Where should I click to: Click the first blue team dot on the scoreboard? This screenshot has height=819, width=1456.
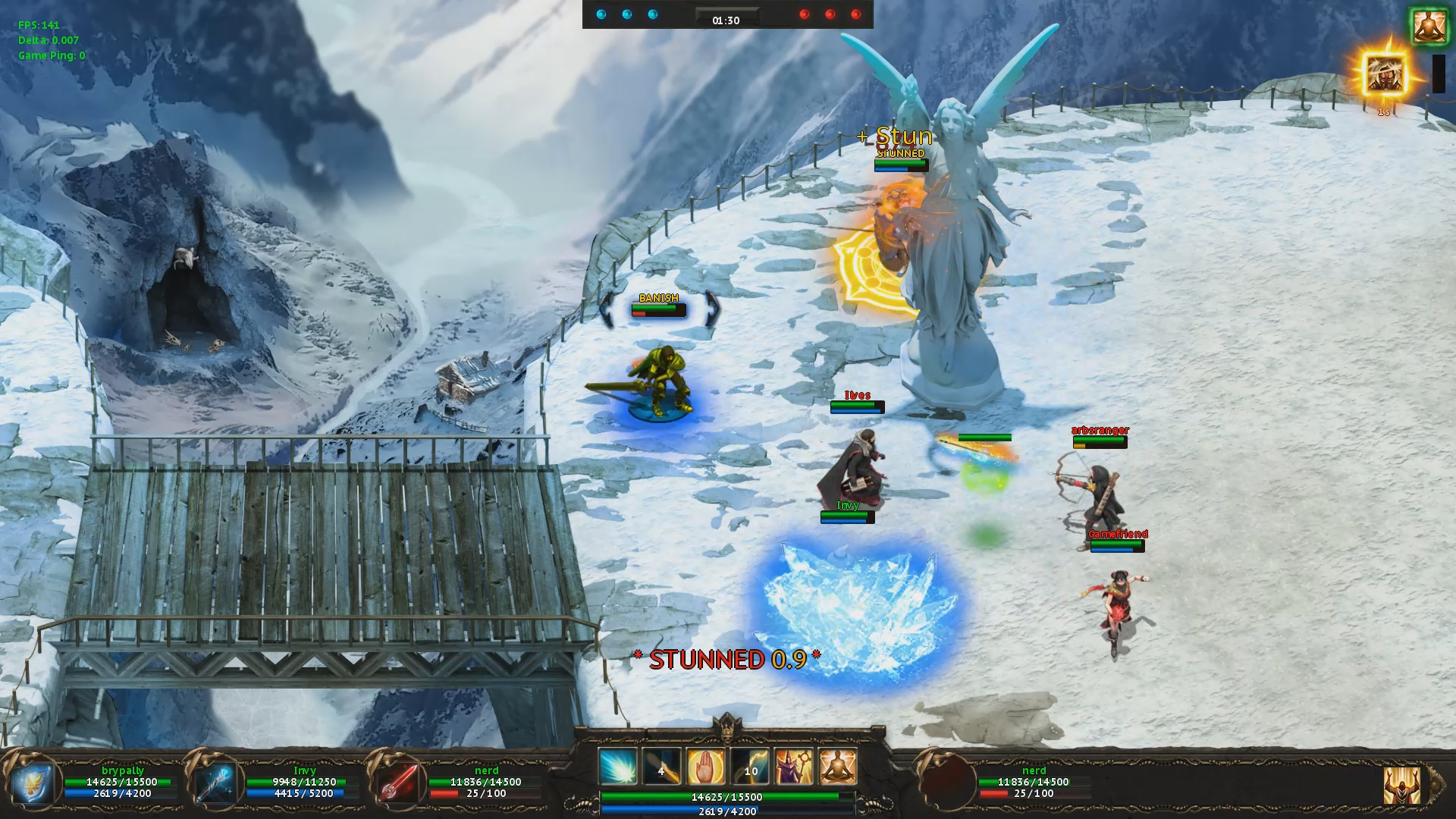coord(602,13)
